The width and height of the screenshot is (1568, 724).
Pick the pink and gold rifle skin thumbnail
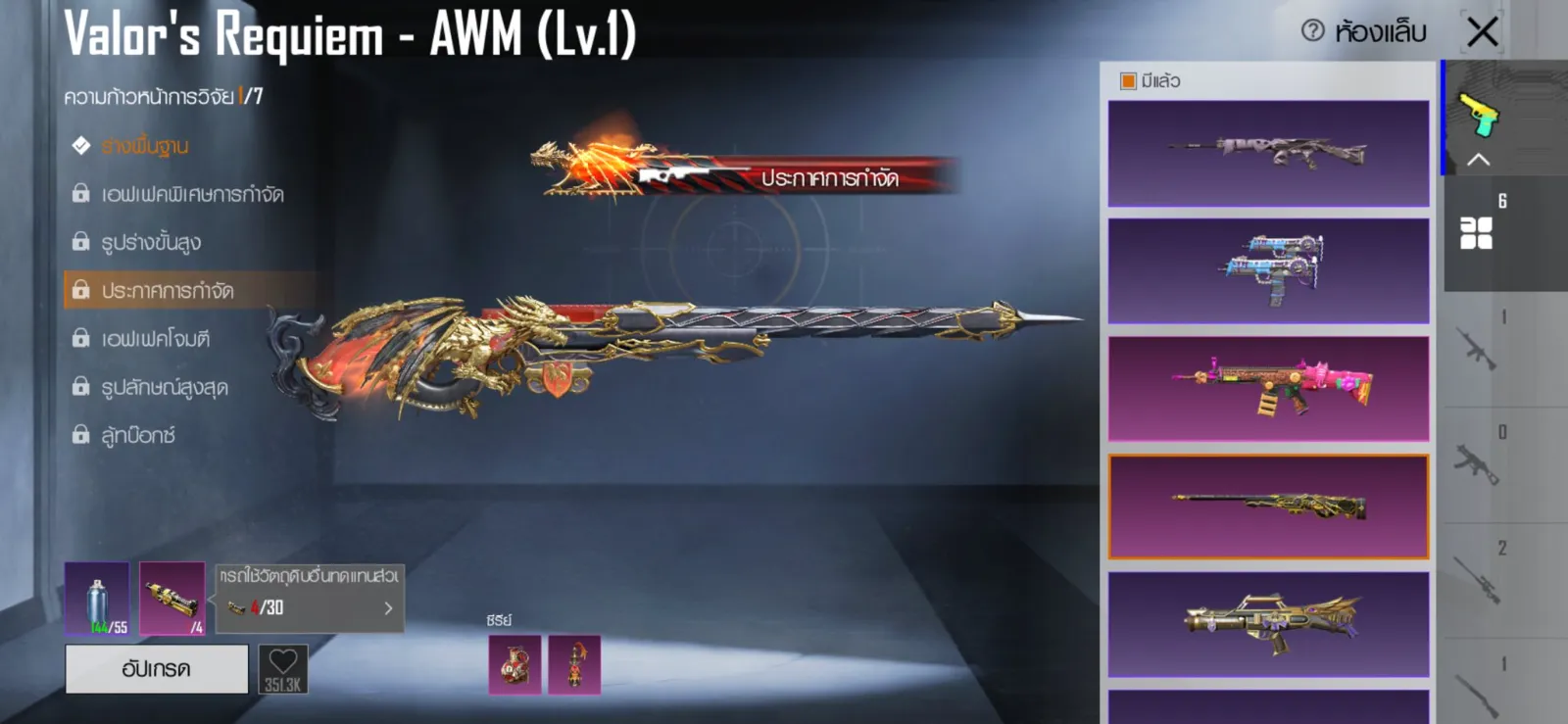click(1268, 388)
